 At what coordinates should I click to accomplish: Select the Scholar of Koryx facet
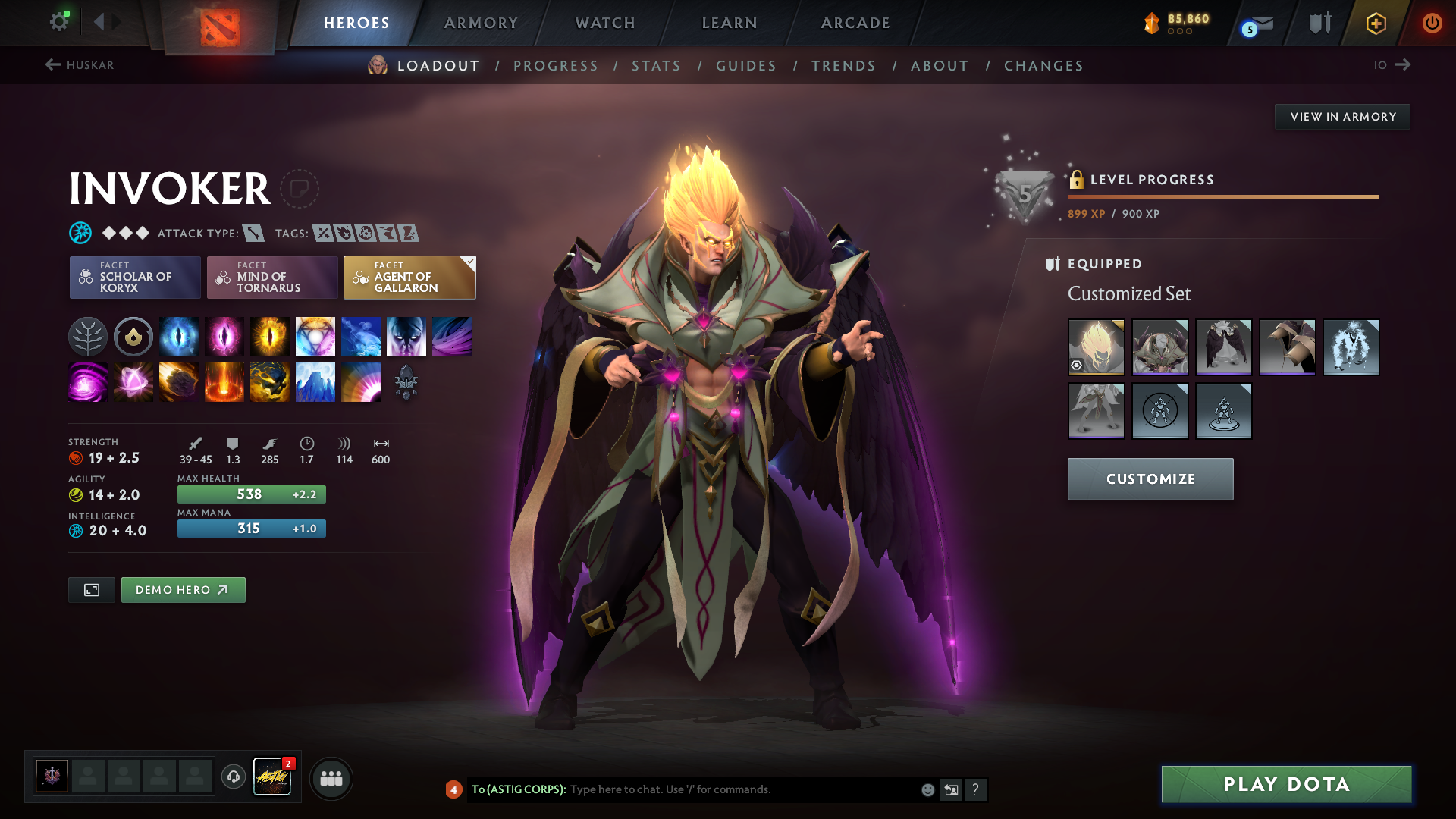(135, 278)
